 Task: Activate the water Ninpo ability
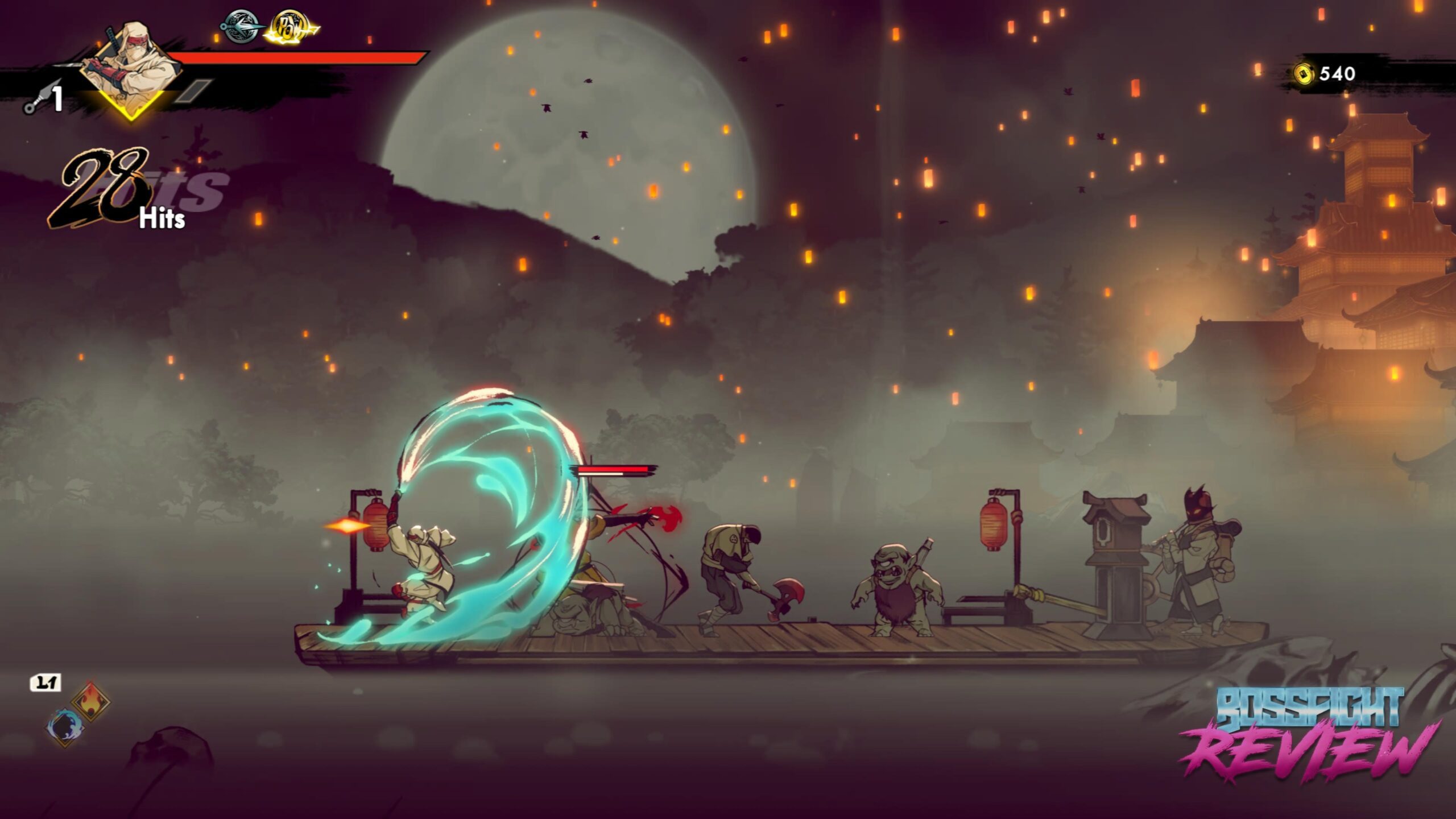(x=64, y=727)
